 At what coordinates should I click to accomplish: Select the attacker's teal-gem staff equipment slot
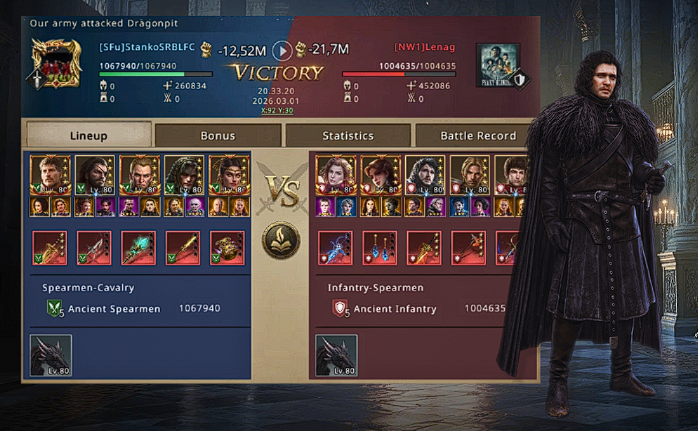[x=139, y=247]
